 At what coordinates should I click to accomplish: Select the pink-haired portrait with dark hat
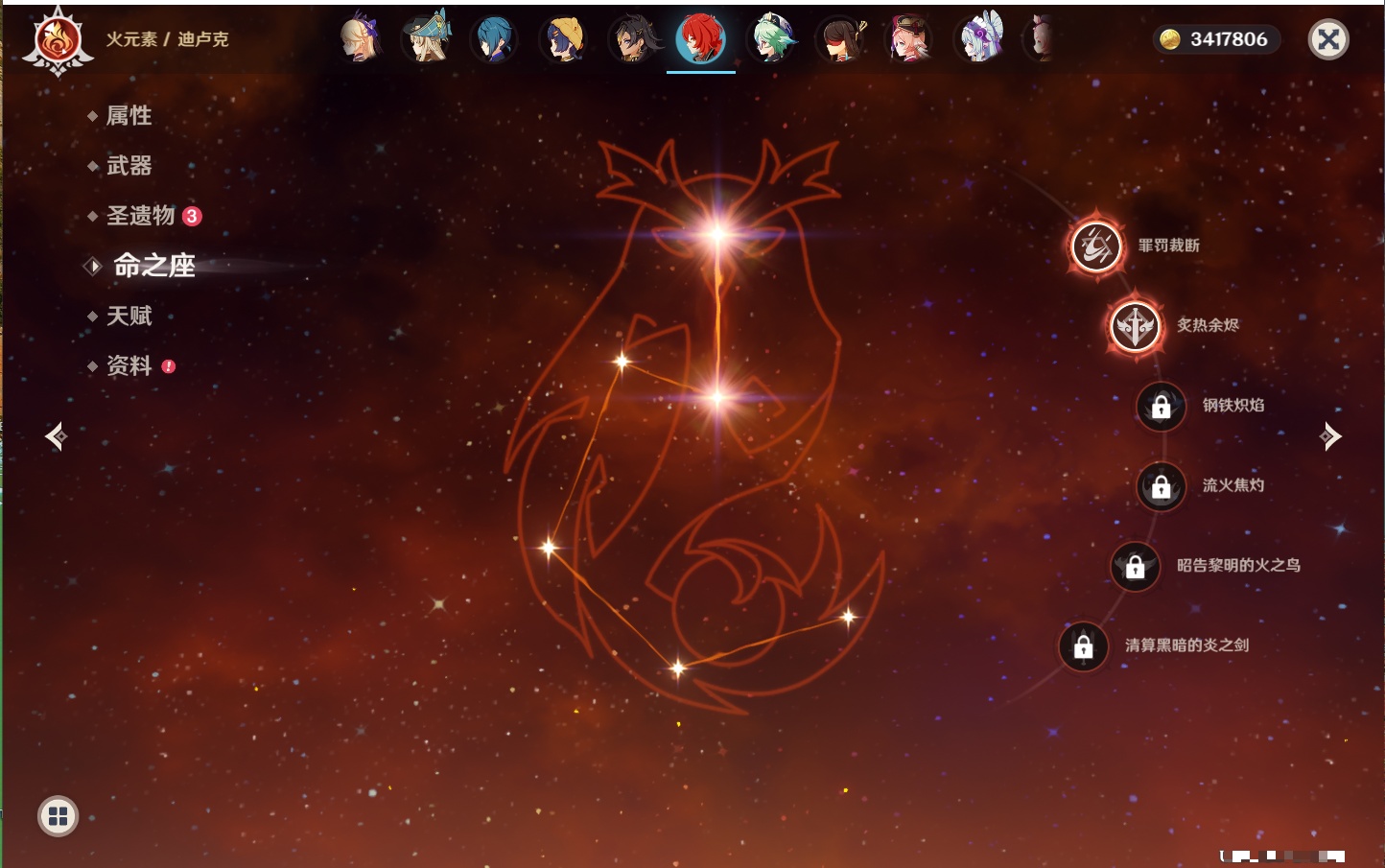coord(908,38)
